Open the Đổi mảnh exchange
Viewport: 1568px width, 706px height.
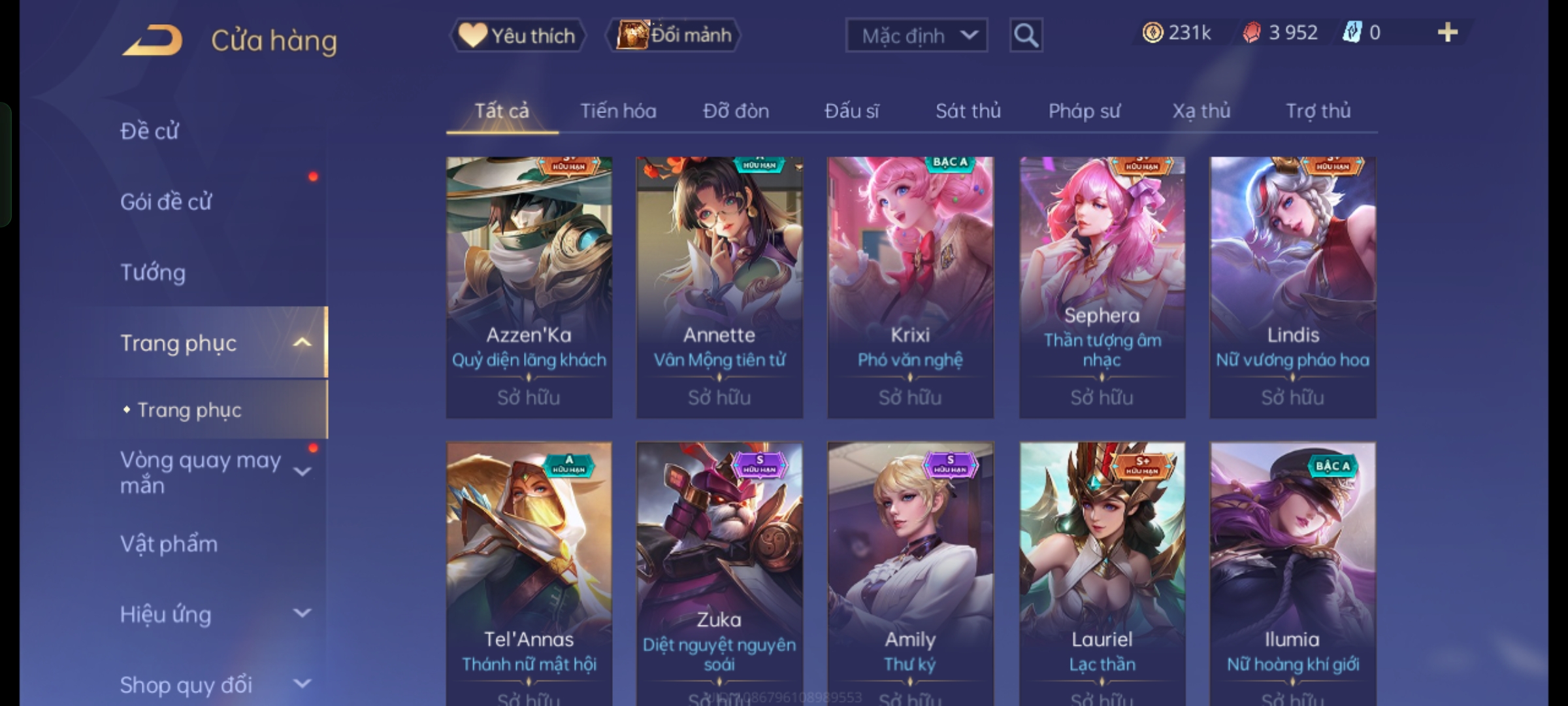click(x=674, y=35)
